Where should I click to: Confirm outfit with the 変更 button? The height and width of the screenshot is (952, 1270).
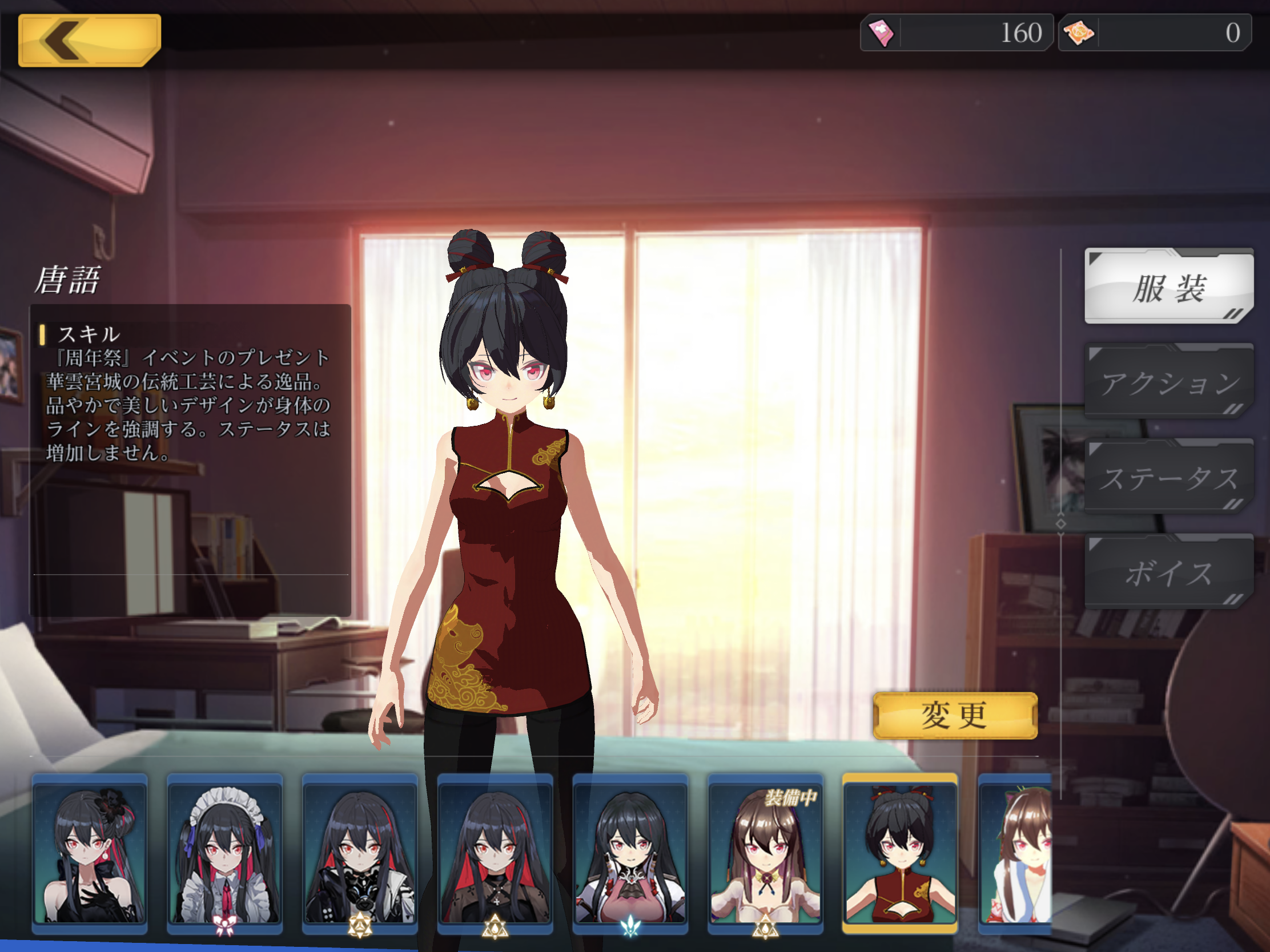pyautogui.click(x=955, y=716)
